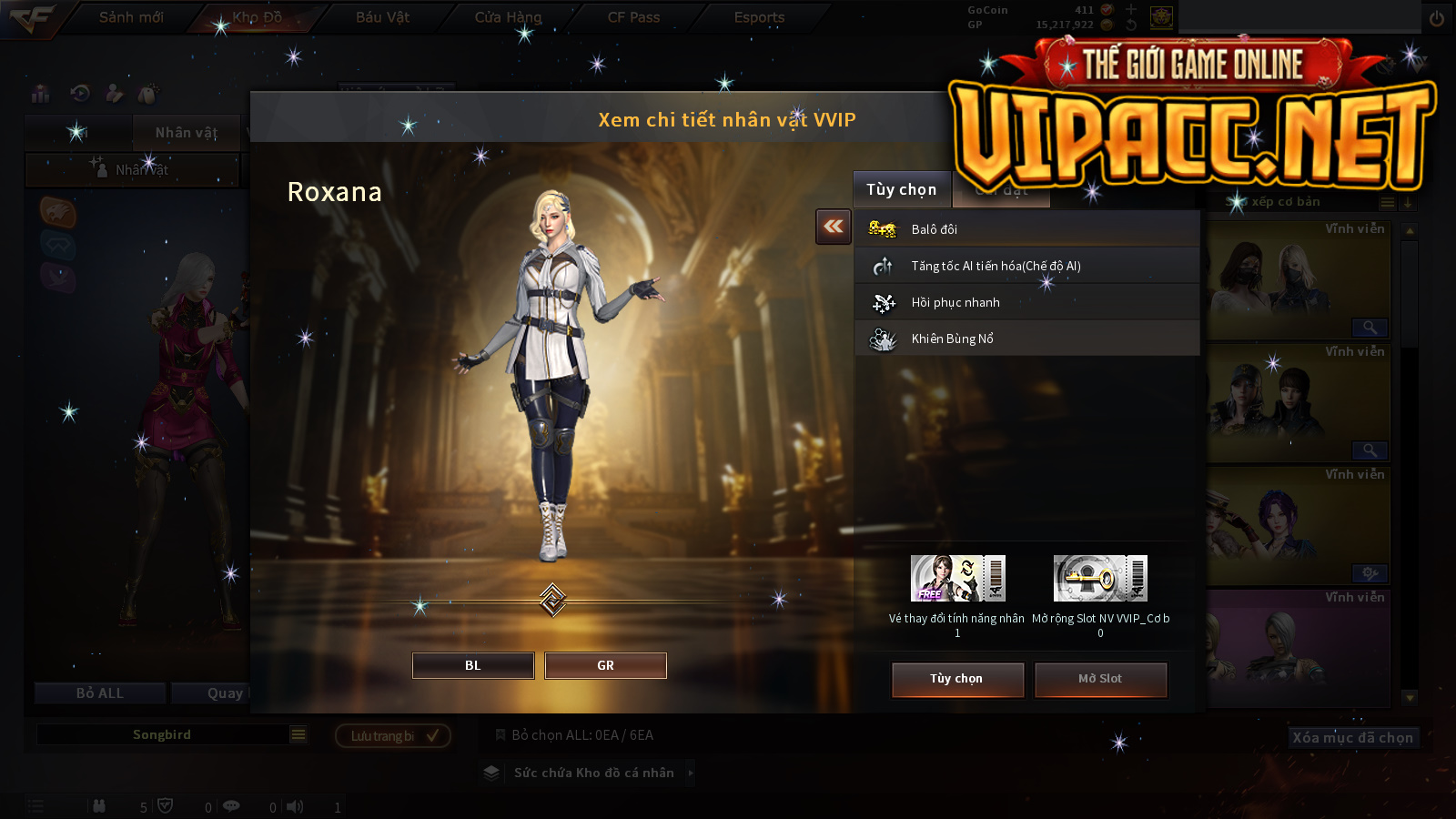Switch character to the GR team
This screenshot has height=819, width=1456.
tap(605, 665)
